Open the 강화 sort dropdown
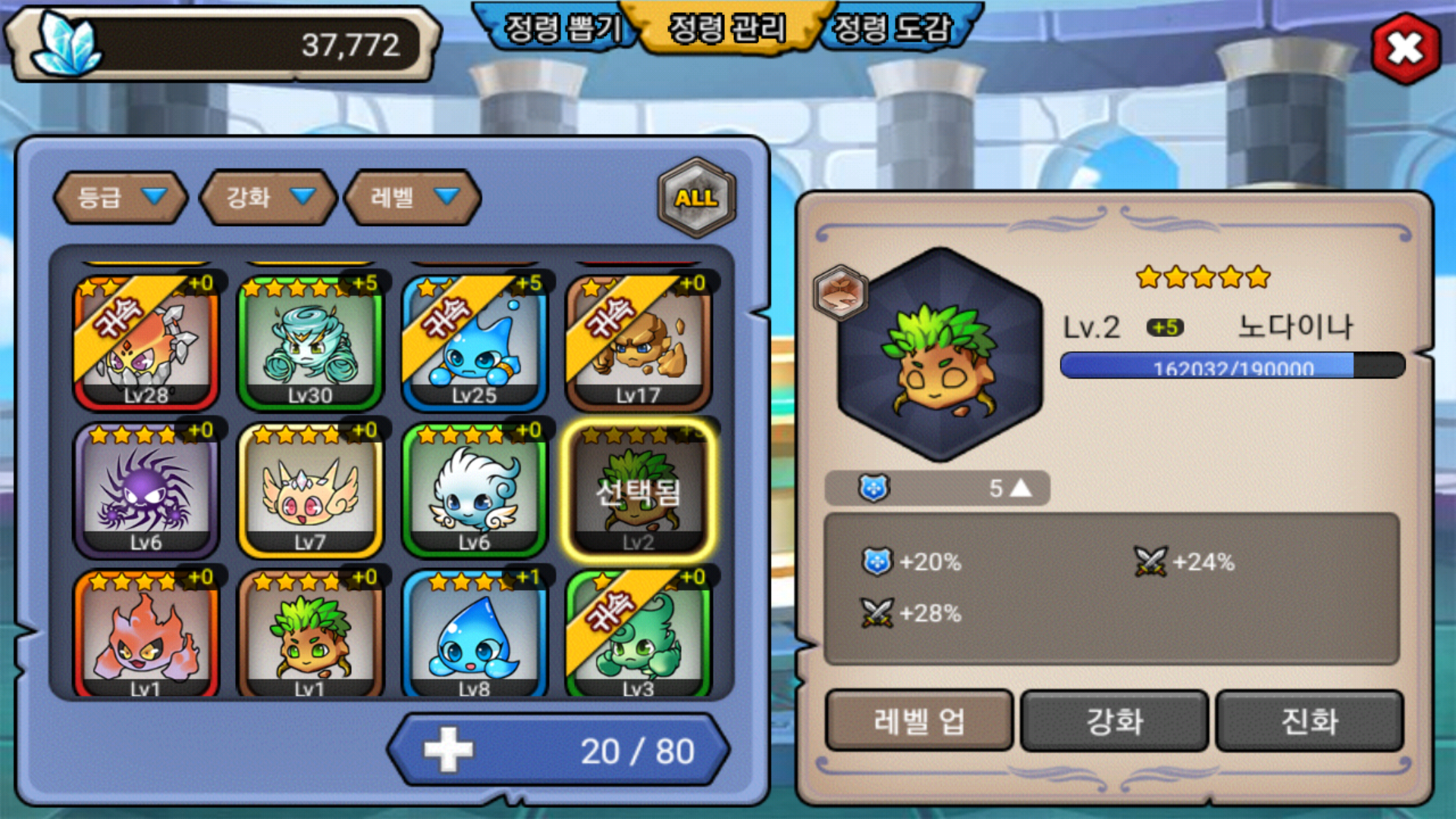Viewport: 1456px width, 819px height. point(268,198)
